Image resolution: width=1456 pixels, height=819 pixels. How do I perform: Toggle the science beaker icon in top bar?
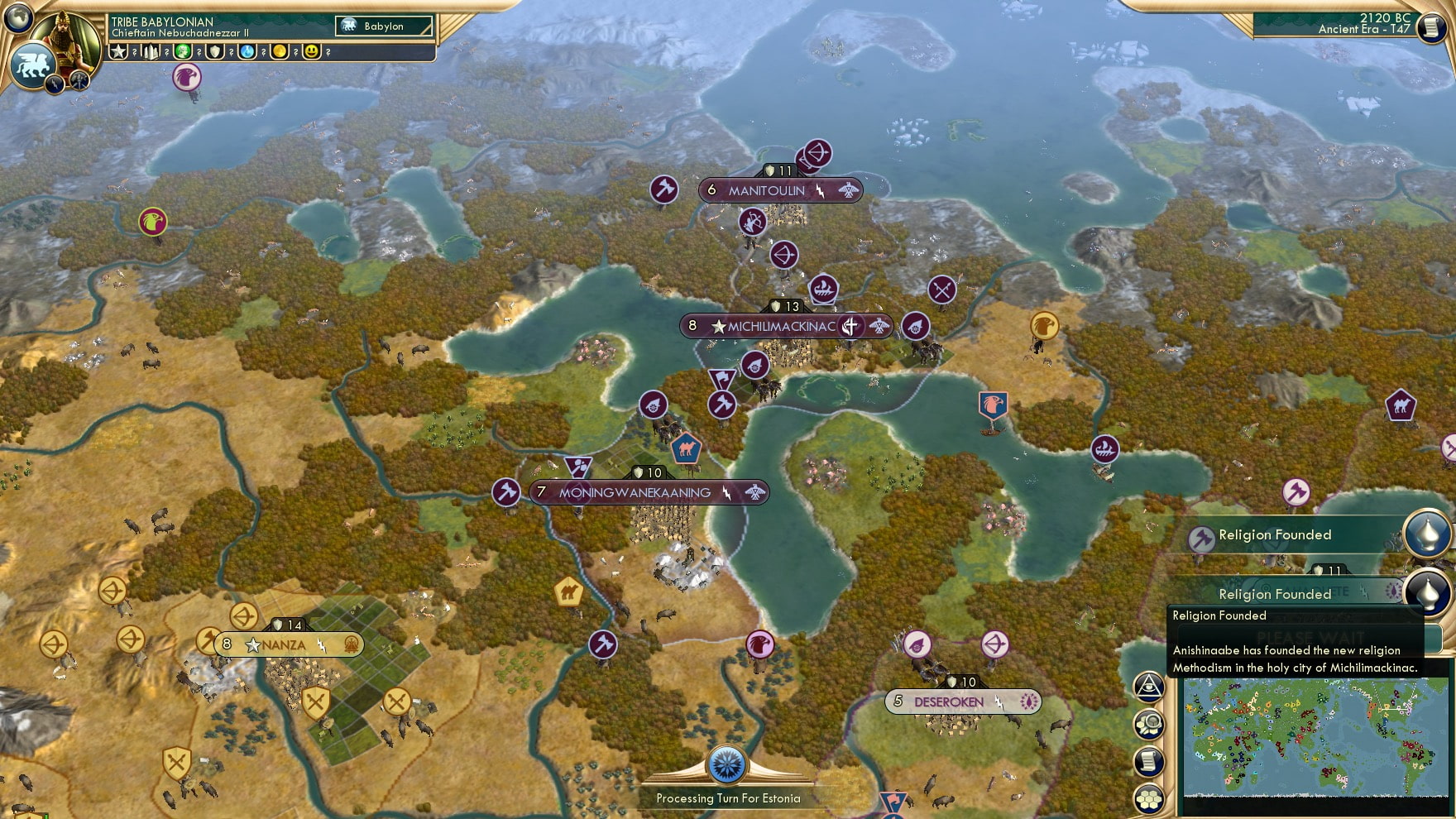246,52
